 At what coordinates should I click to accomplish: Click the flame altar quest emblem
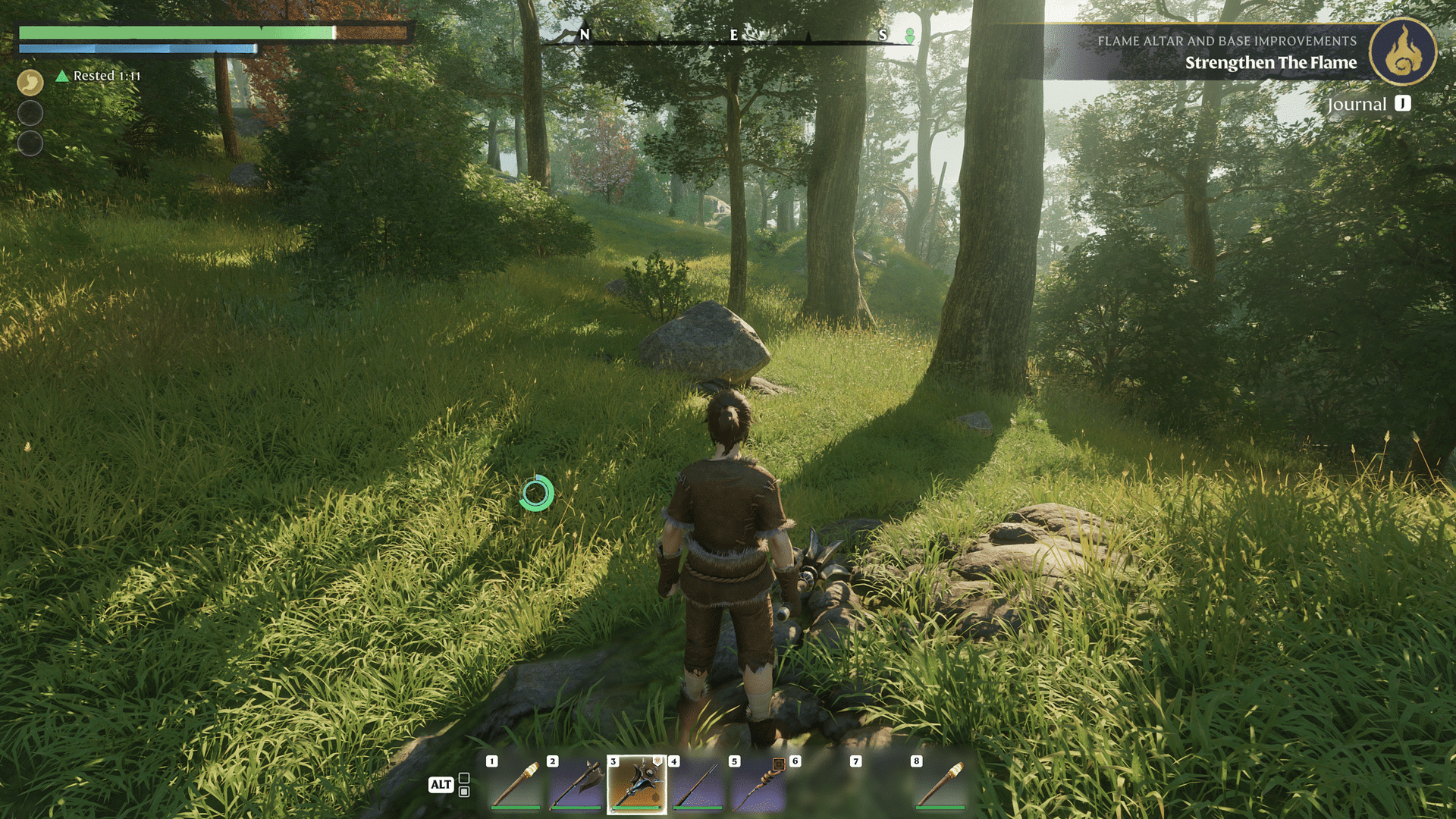[1403, 52]
